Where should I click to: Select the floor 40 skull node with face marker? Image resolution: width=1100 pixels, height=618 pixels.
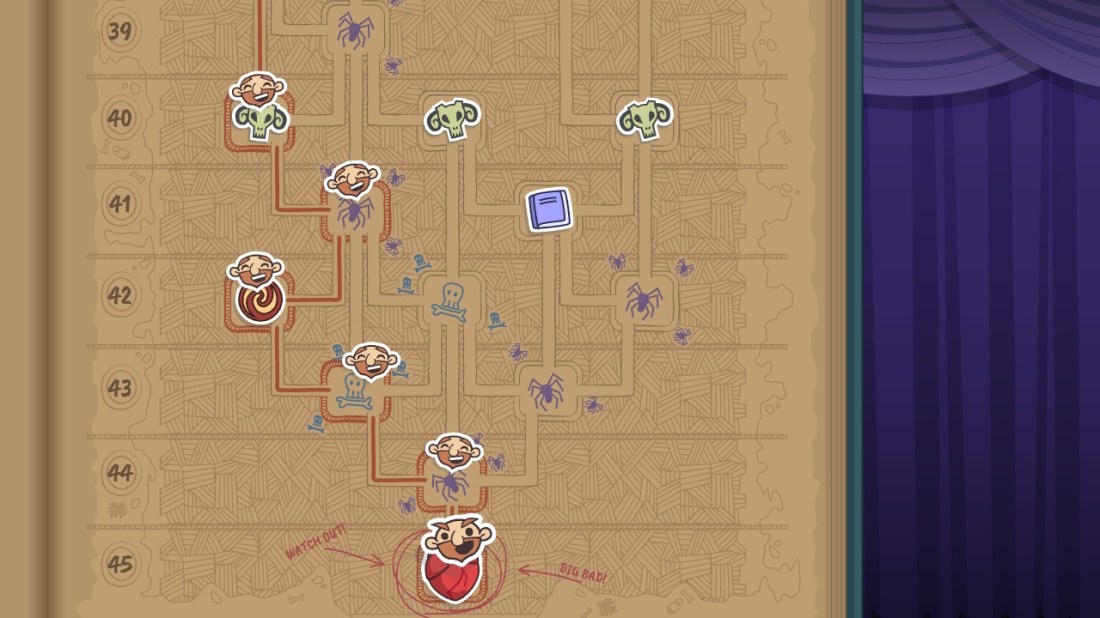tap(259, 120)
